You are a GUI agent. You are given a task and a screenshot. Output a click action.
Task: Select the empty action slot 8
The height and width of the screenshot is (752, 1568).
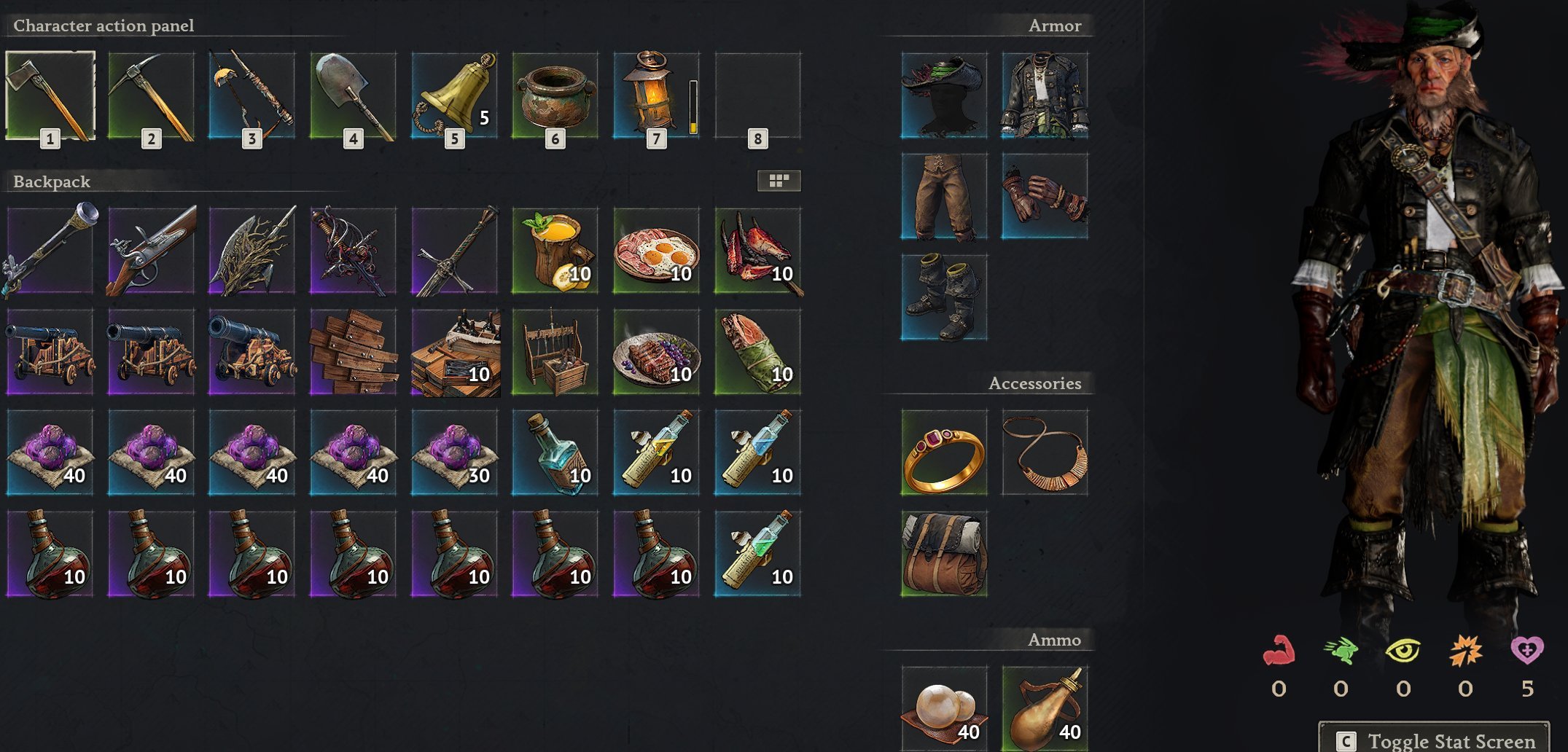pos(757,95)
